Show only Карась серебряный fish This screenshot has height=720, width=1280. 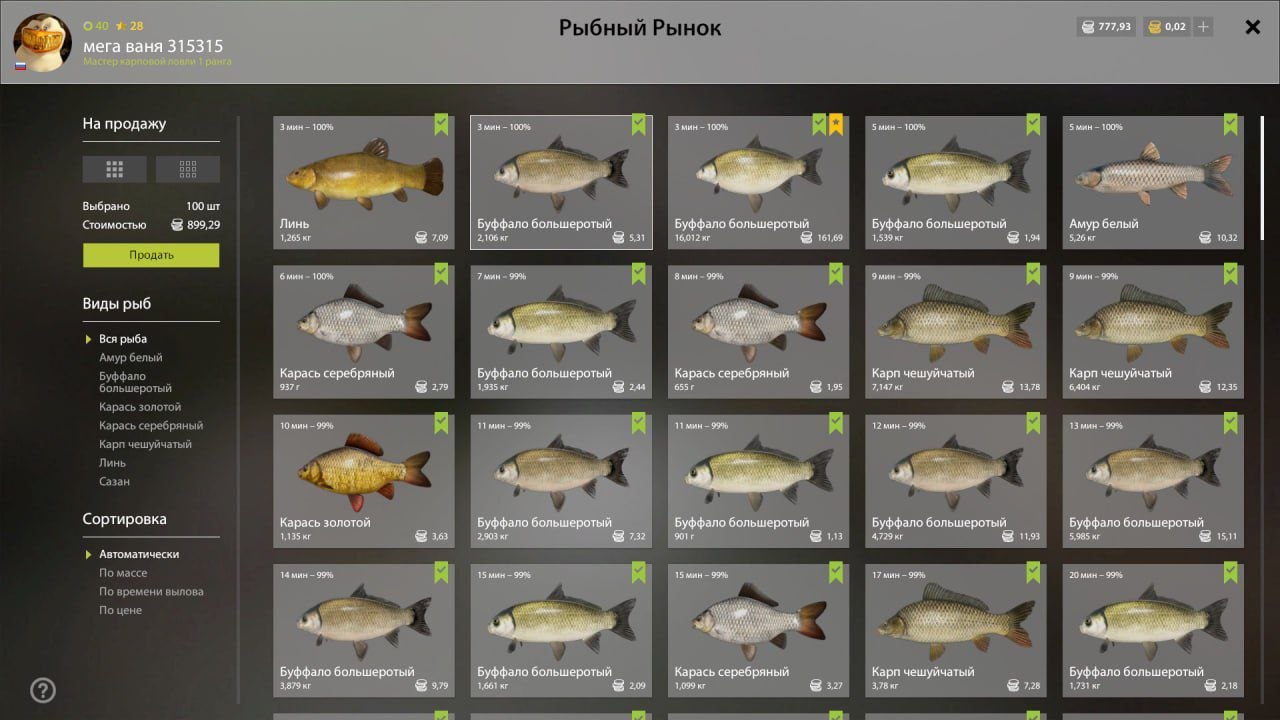150,426
